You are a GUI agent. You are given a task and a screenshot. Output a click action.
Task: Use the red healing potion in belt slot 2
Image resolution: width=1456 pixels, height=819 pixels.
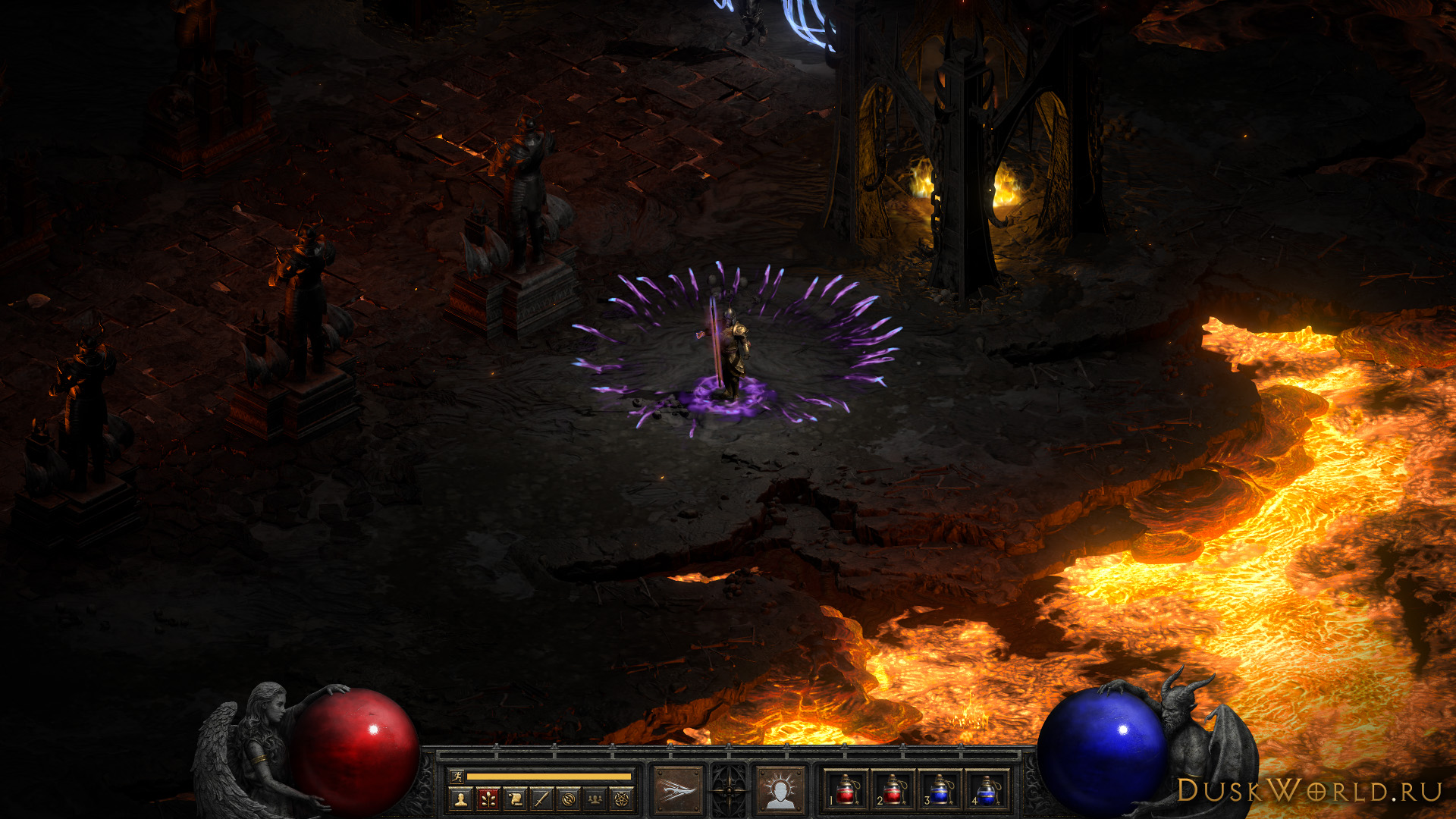(893, 790)
